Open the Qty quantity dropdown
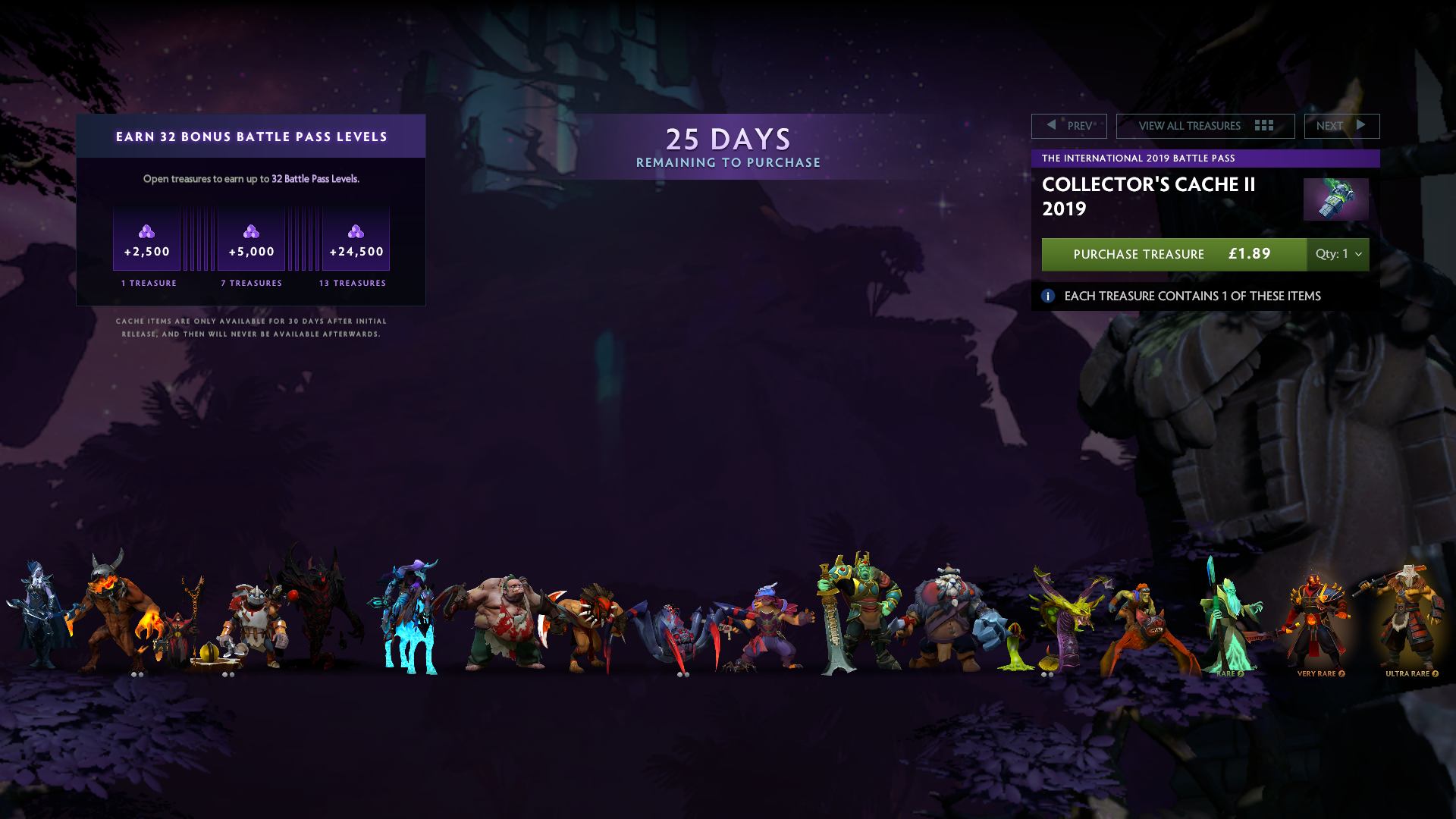The image size is (1456, 819). point(1338,254)
